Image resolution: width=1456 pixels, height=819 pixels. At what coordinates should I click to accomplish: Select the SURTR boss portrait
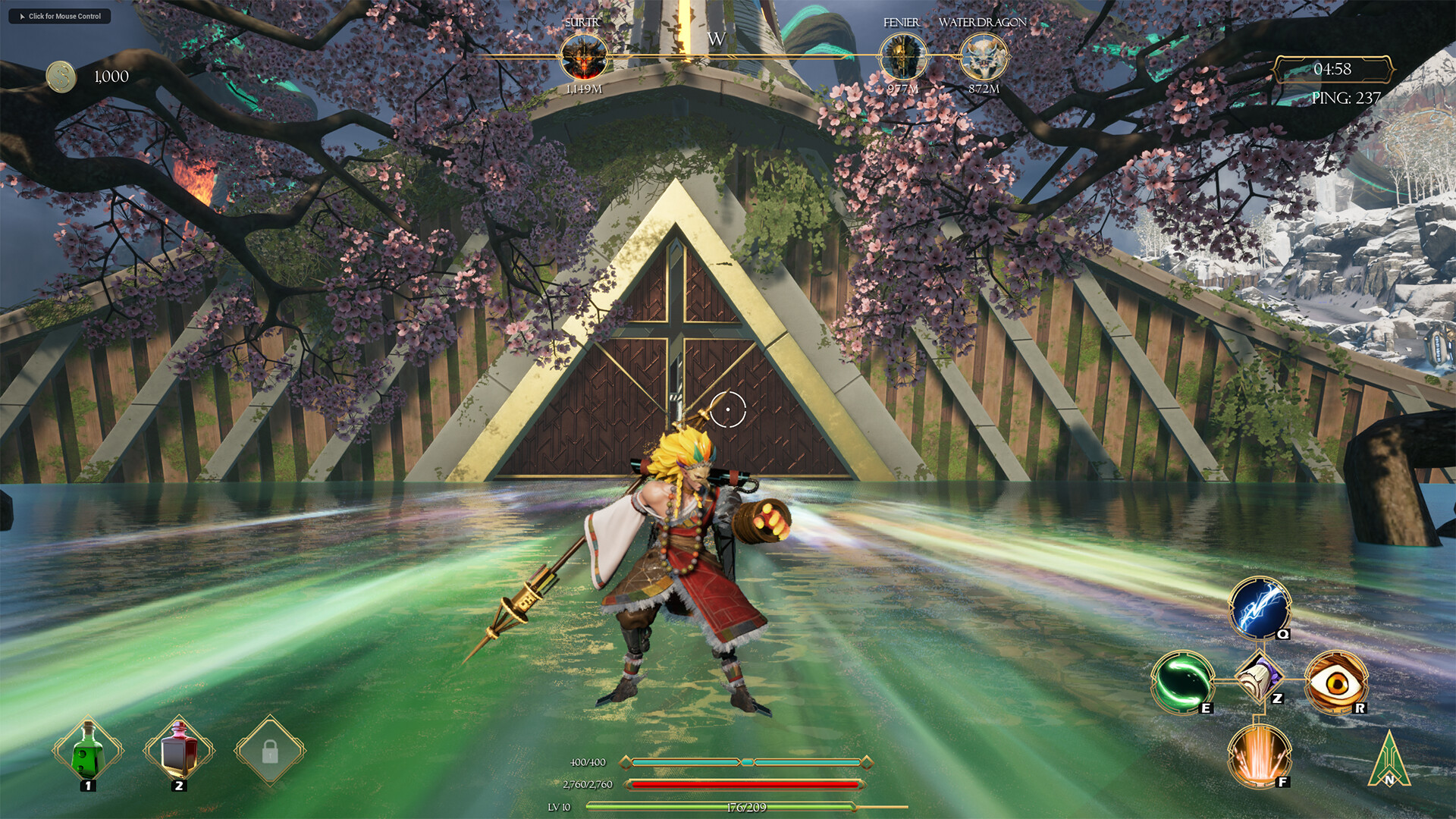585,58
